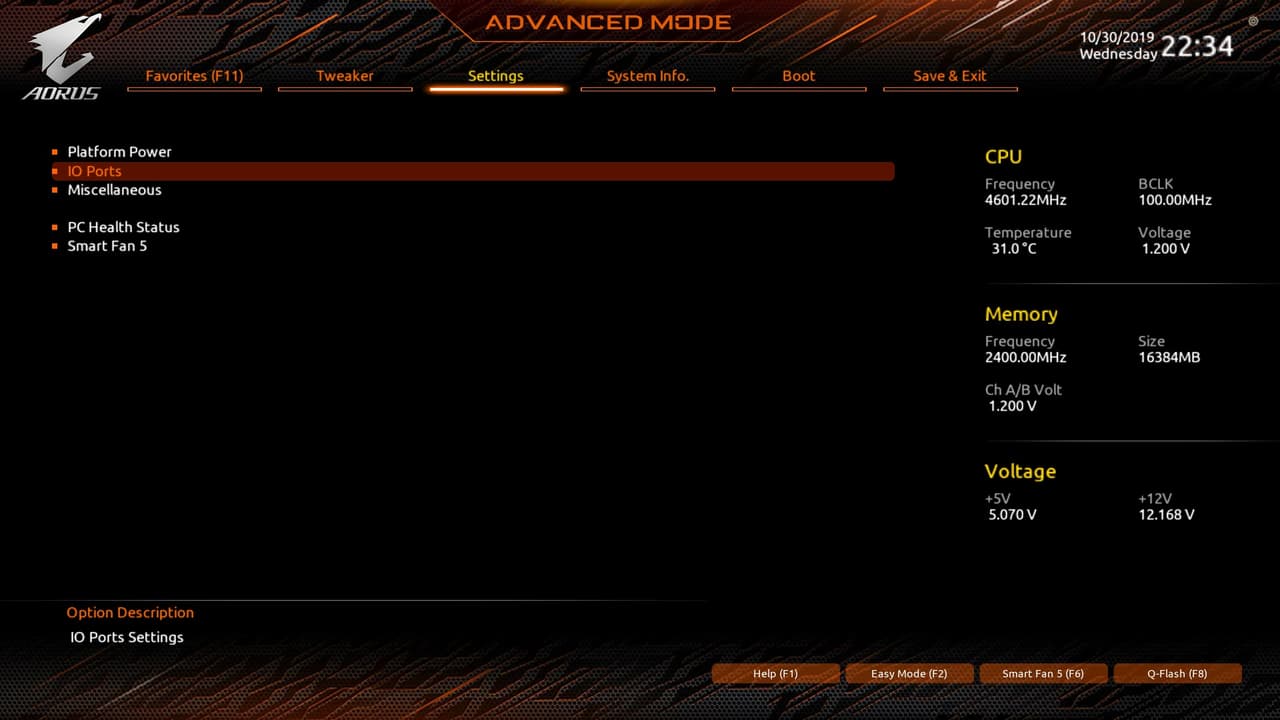Open the IO Ports settings entry

95,171
